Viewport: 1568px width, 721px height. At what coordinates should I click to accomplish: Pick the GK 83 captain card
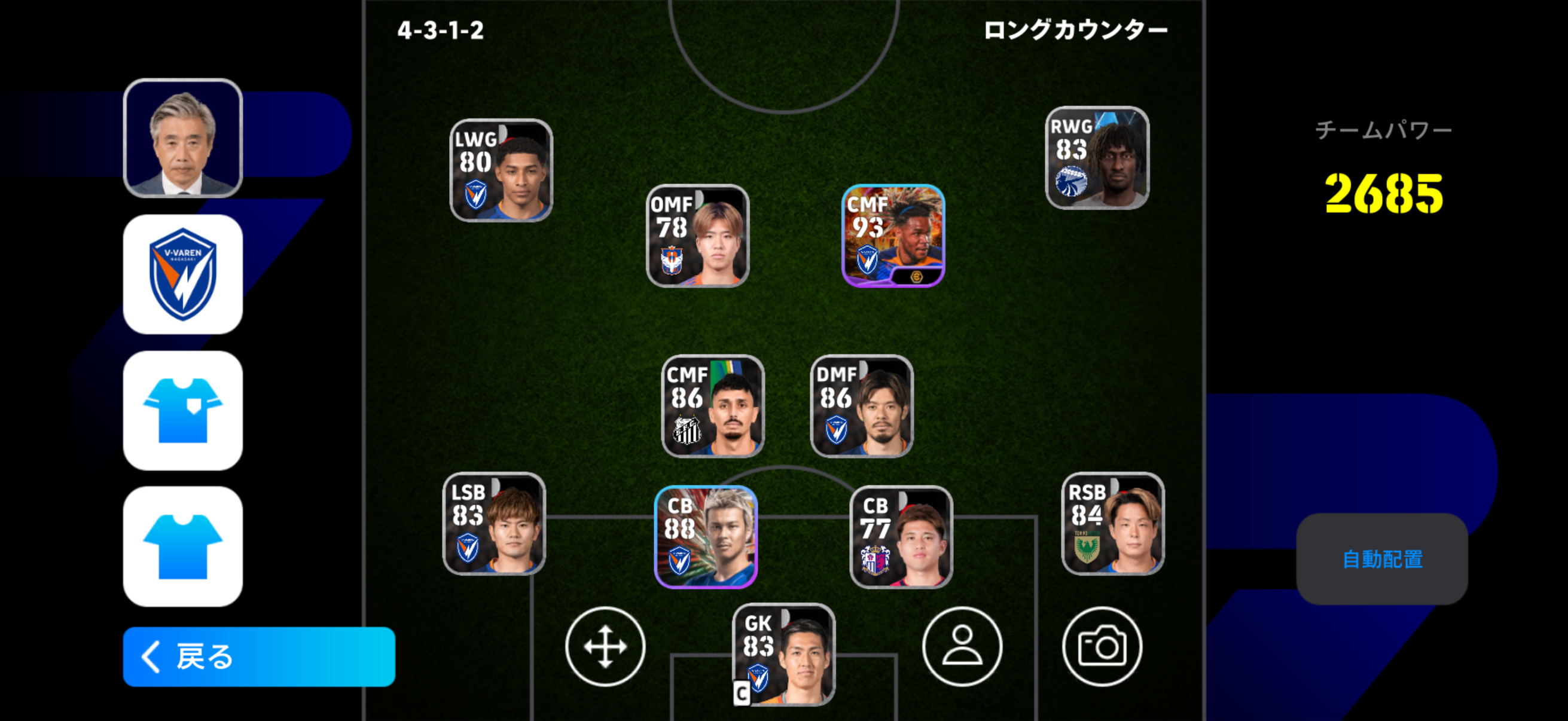click(783, 654)
